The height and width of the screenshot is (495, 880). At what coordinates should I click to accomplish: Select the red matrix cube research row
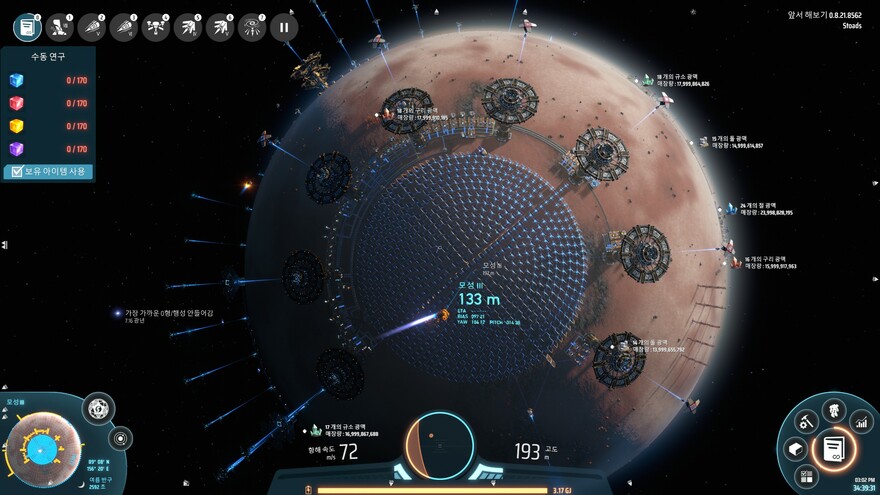tap(48, 104)
